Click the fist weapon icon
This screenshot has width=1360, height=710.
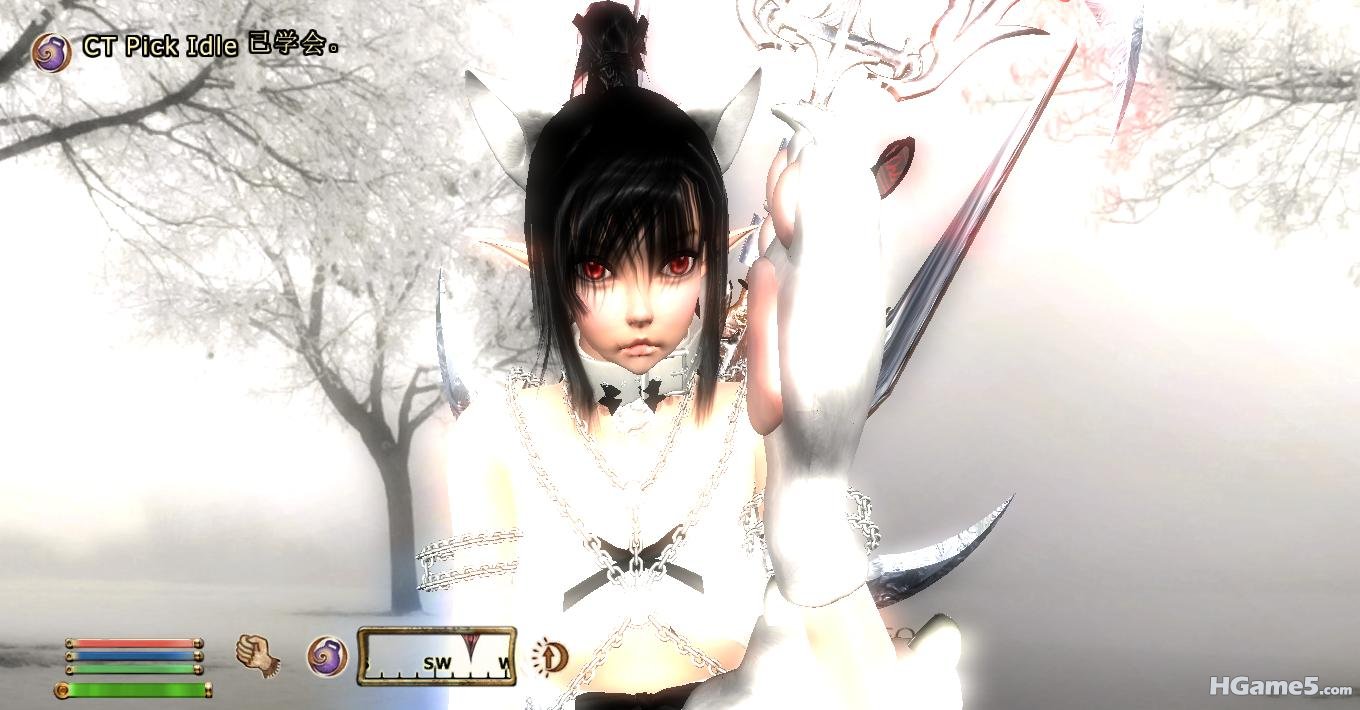tap(258, 656)
